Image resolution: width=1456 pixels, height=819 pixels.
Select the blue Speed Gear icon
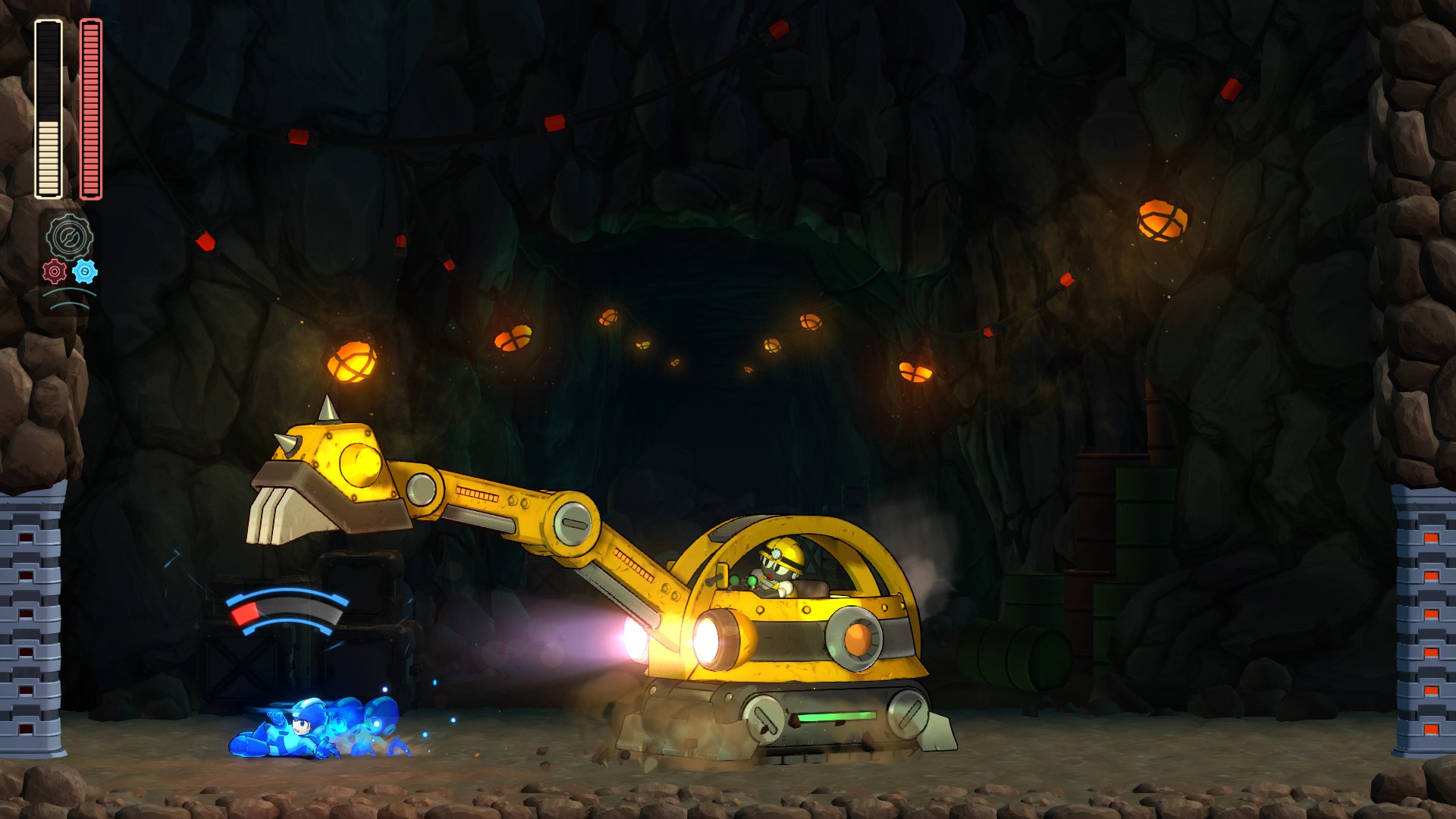86,273
